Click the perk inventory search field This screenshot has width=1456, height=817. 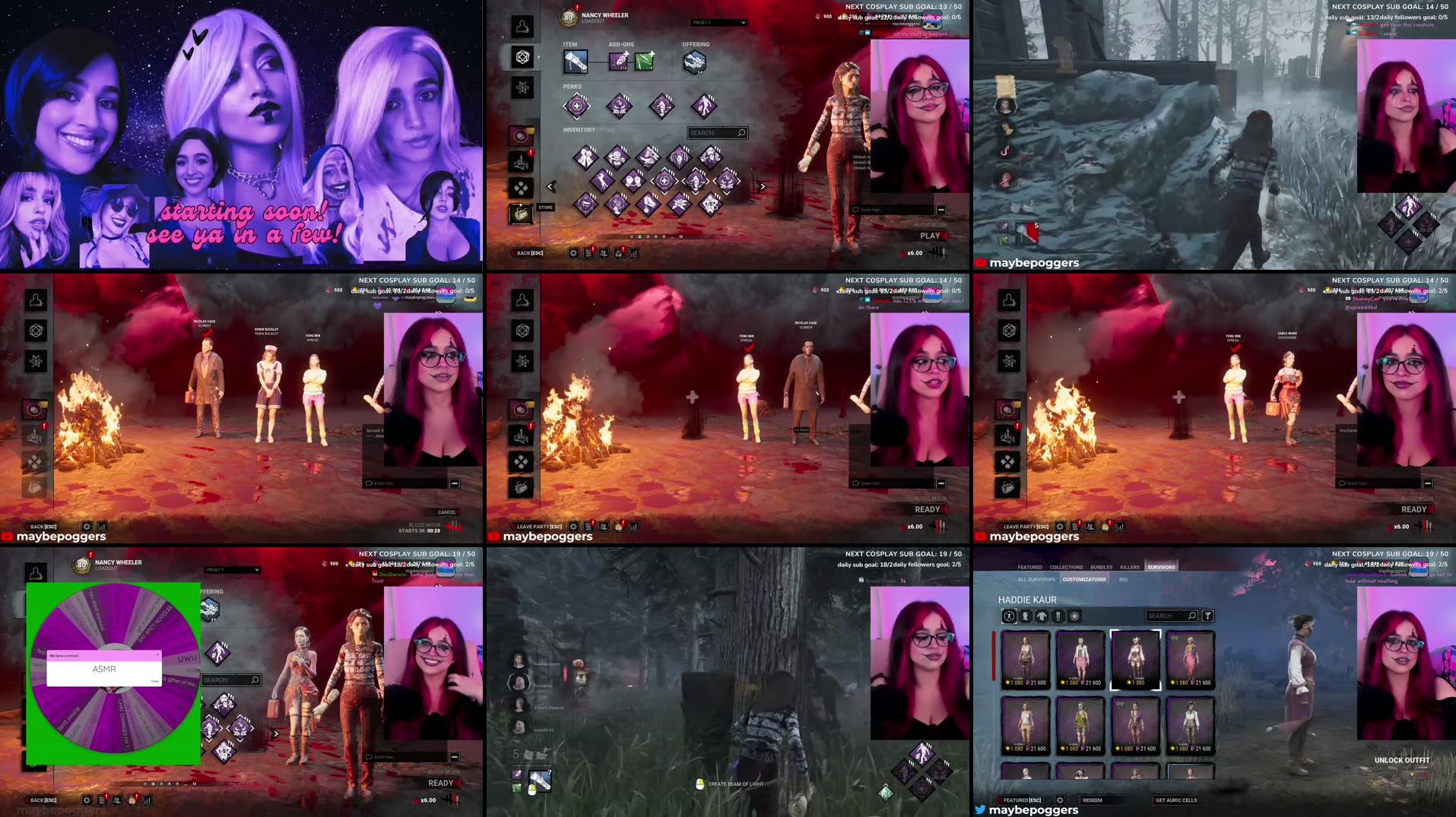click(716, 131)
